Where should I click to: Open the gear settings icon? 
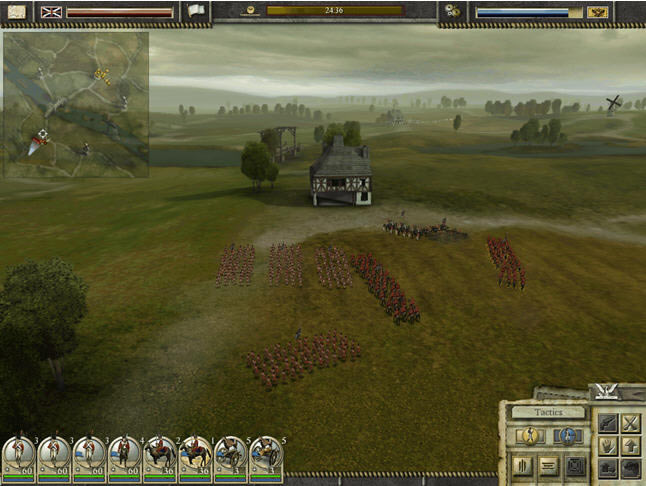[x=453, y=11]
